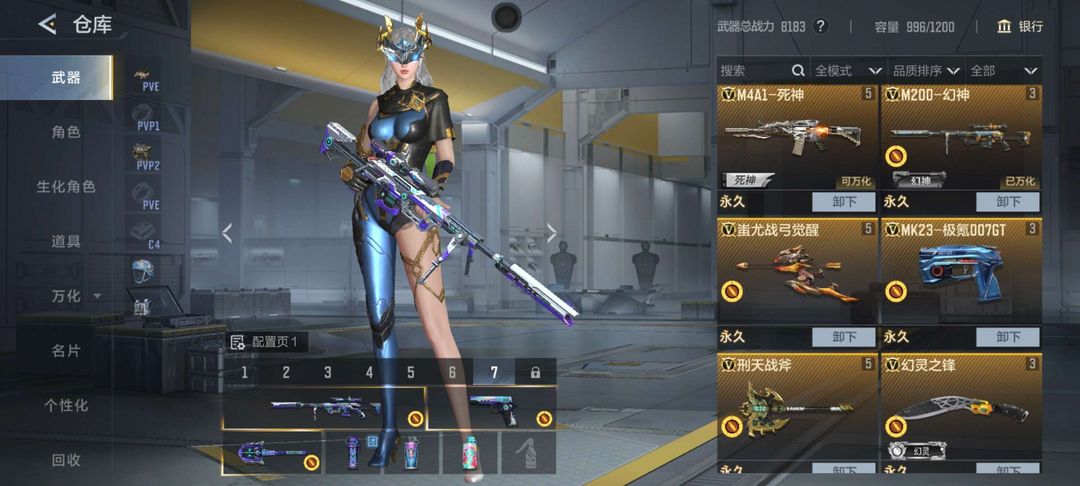Open the 银行 bank
The height and width of the screenshot is (486, 1080).
point(1020,26)
